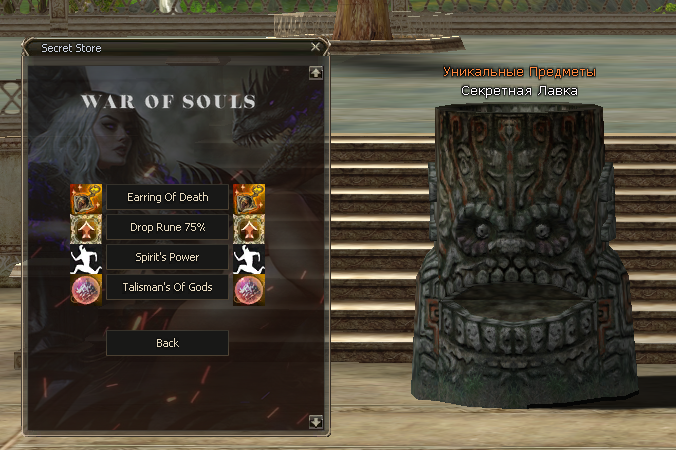Screen dimensions: 676x450
Task: Select the Earring Of Death entry
Action: pyautogui.click(x=167, y=197)
